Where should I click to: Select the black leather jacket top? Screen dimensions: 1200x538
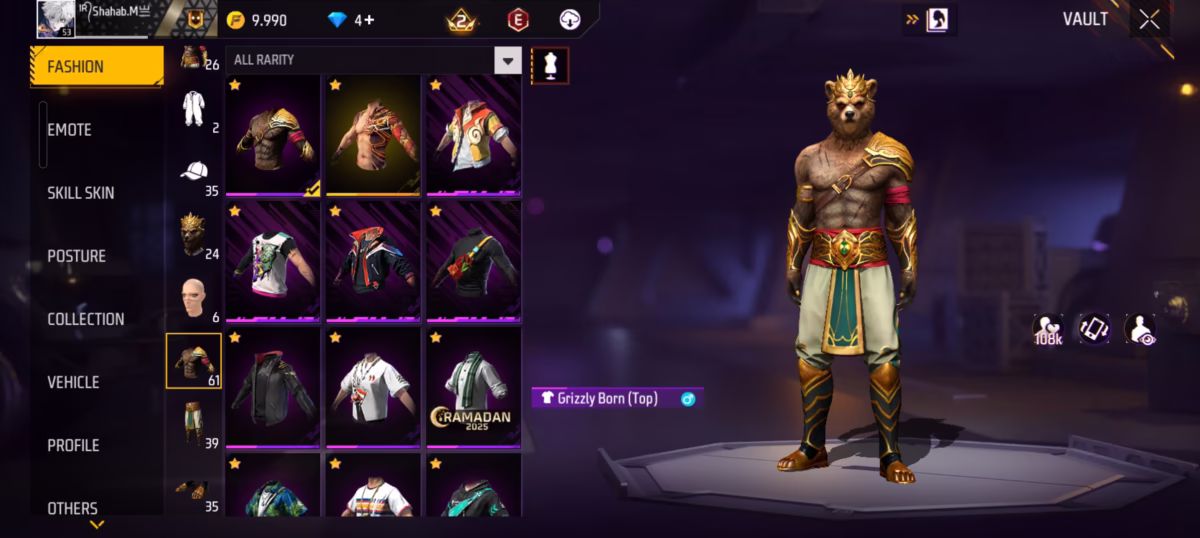point(272,387)
